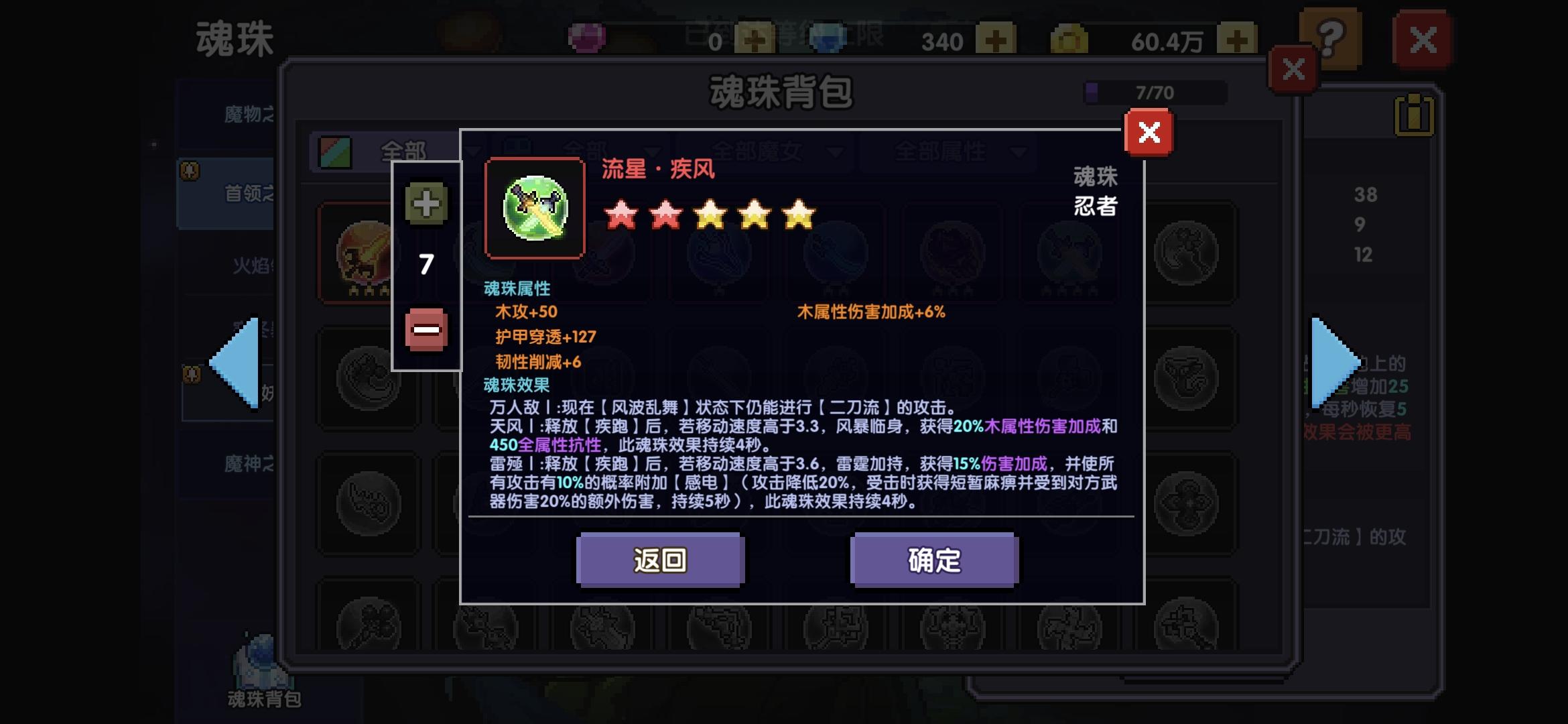Click the pink gem currency icon

(x=586, y=37)
